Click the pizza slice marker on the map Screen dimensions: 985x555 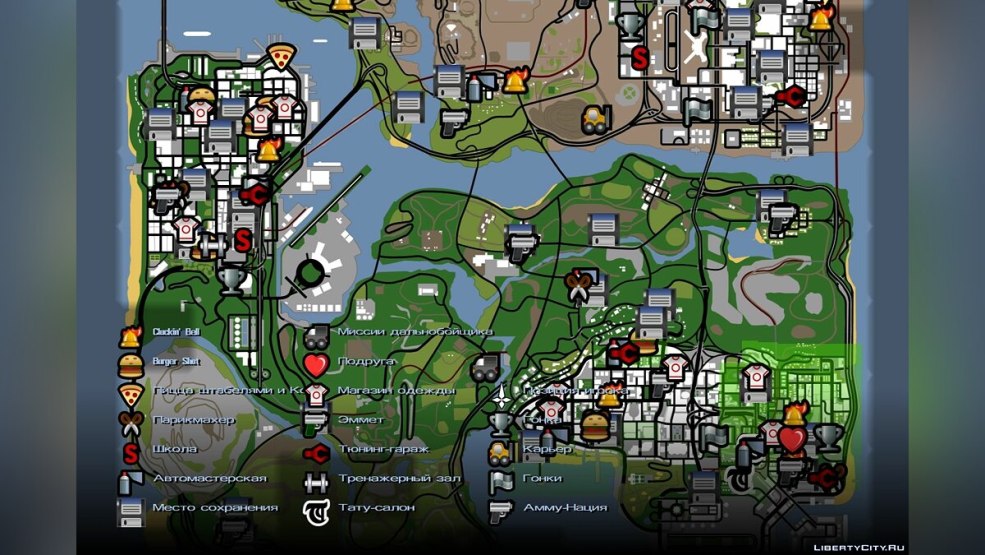coord(281,56)
